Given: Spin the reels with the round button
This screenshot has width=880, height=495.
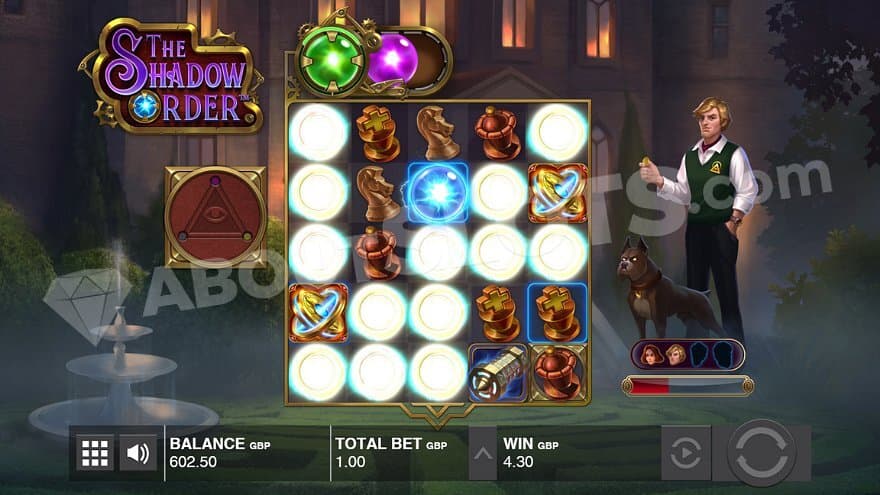Looking at the screenshot, I should [761, 453].
